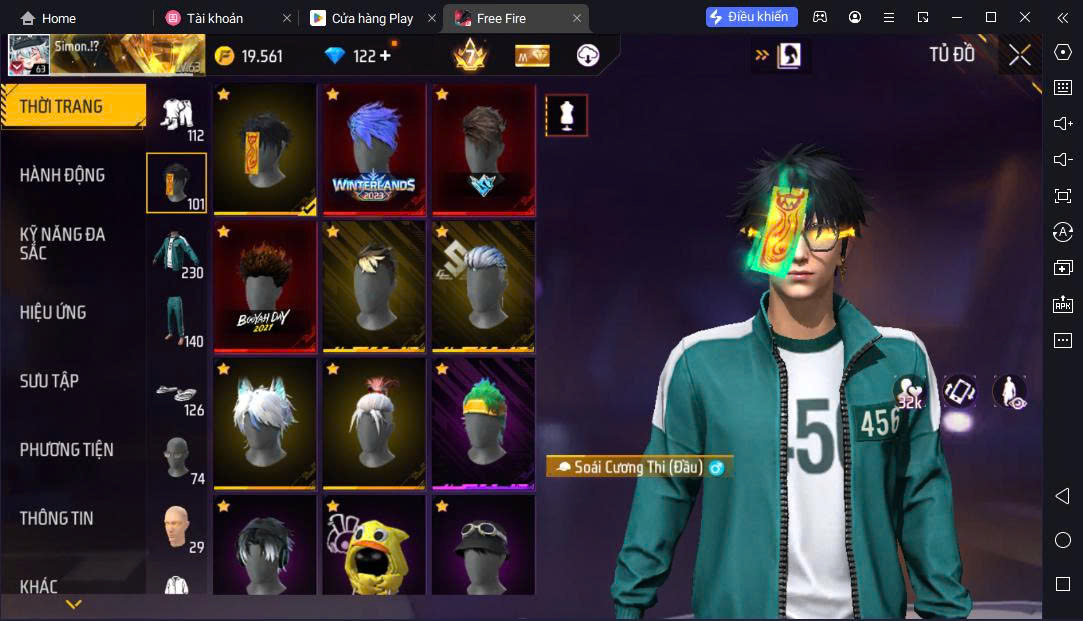Open the Sưu Tập section
This screenshot has width=1083, height=621.
tap(49, 381)
